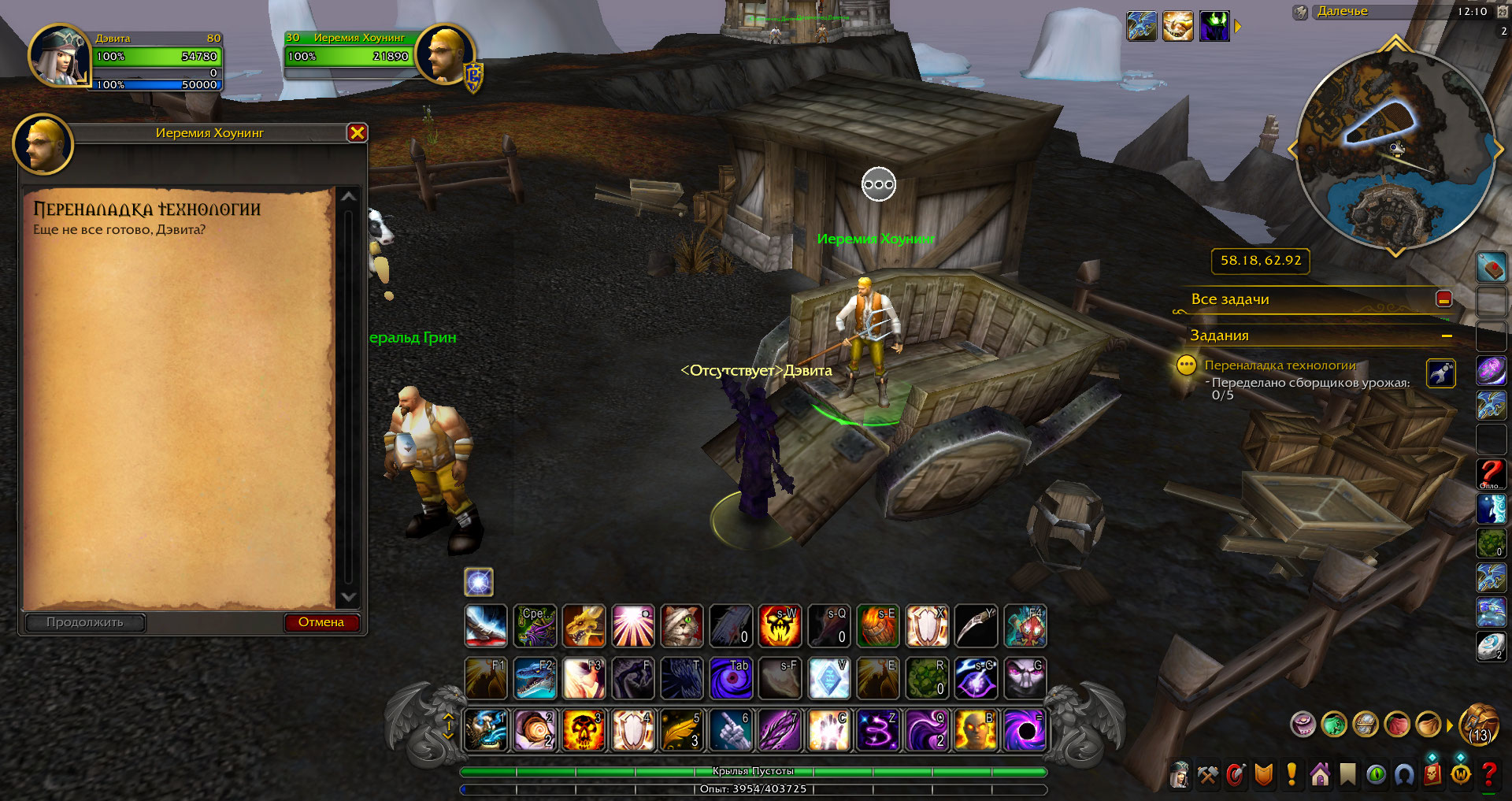
Task: Cast the black hole ability on the equals key
Action: [x=1025, y=730]
